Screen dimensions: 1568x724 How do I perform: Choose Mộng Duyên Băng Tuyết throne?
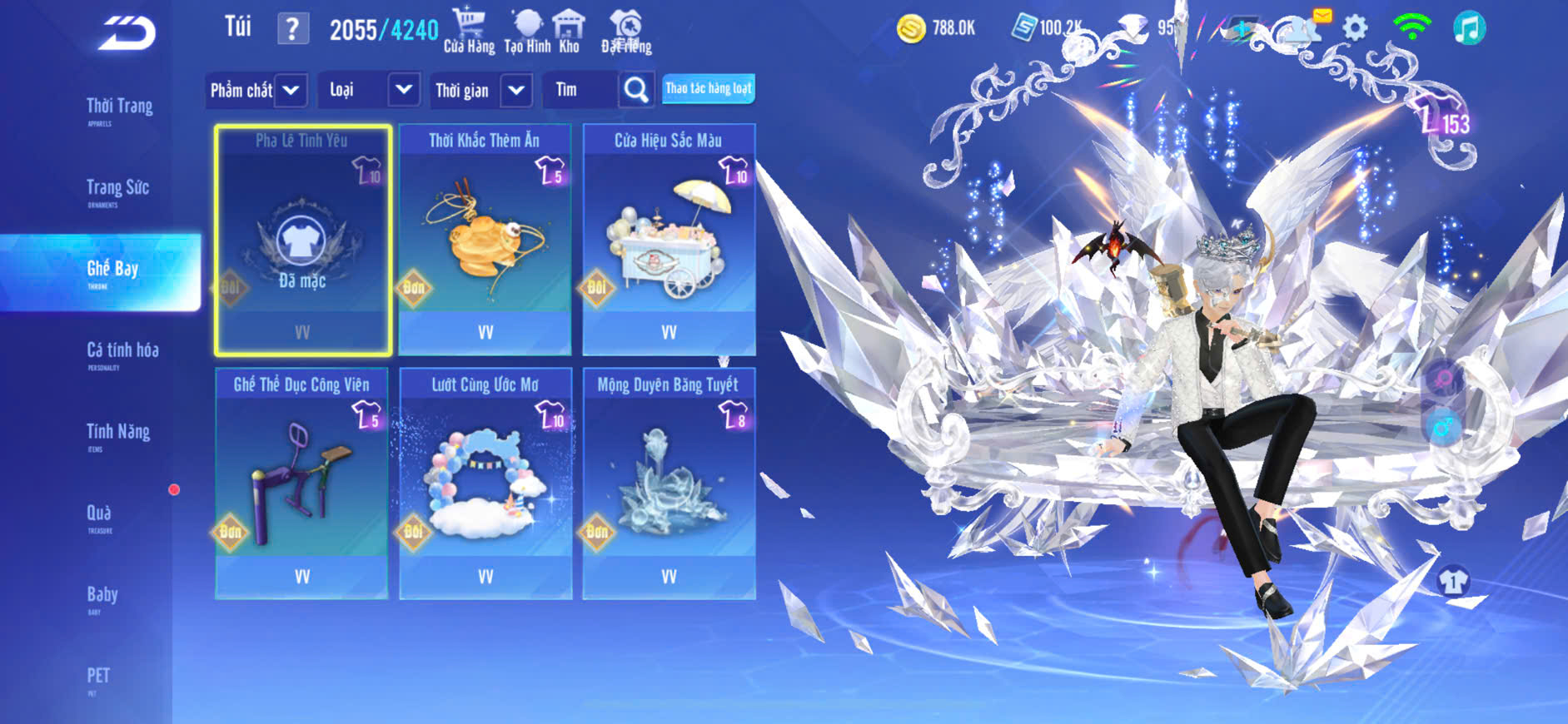669,483
